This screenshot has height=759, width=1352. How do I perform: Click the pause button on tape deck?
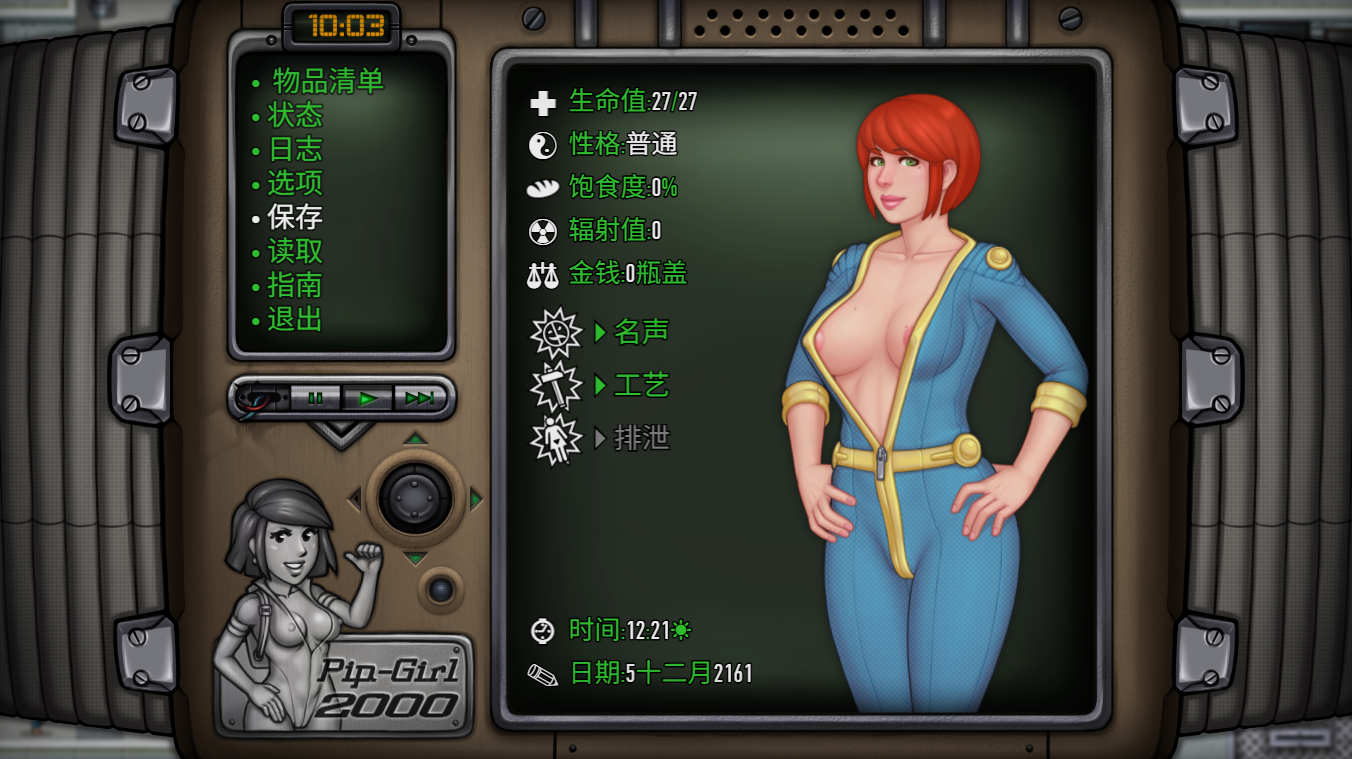(316, 398)
